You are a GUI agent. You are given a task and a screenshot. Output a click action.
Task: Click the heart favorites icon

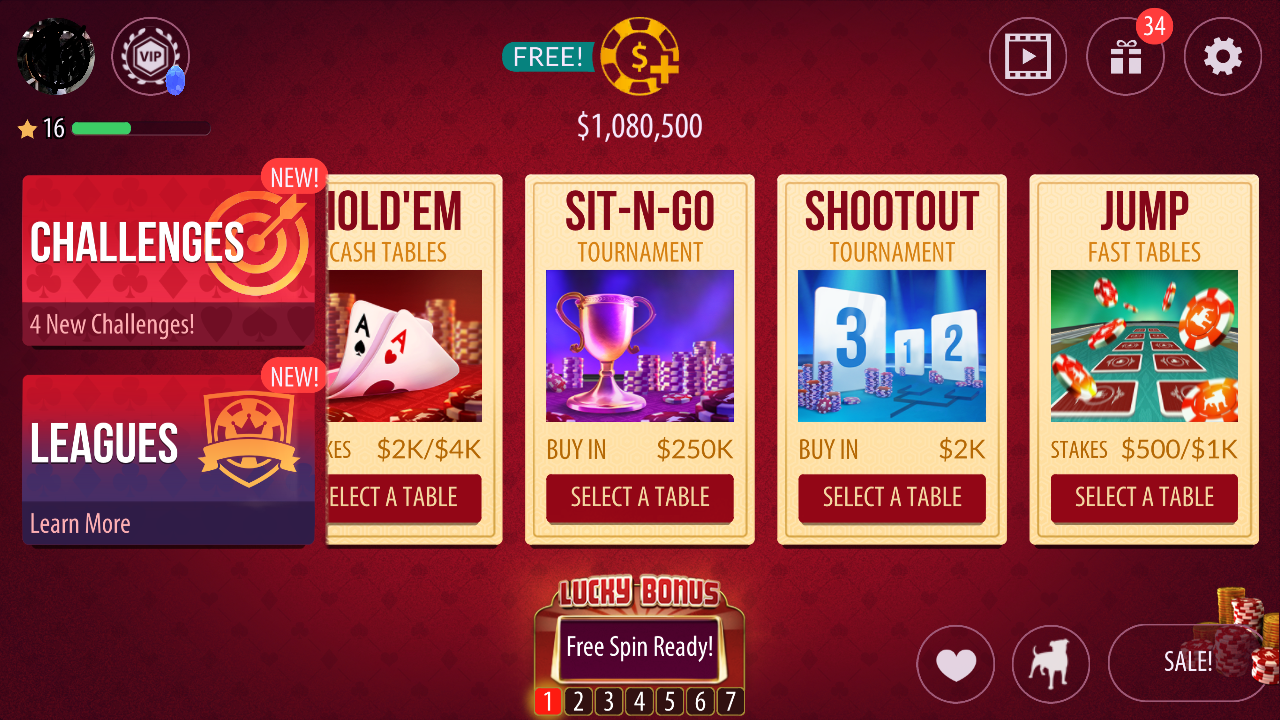(x=955, y=664)
